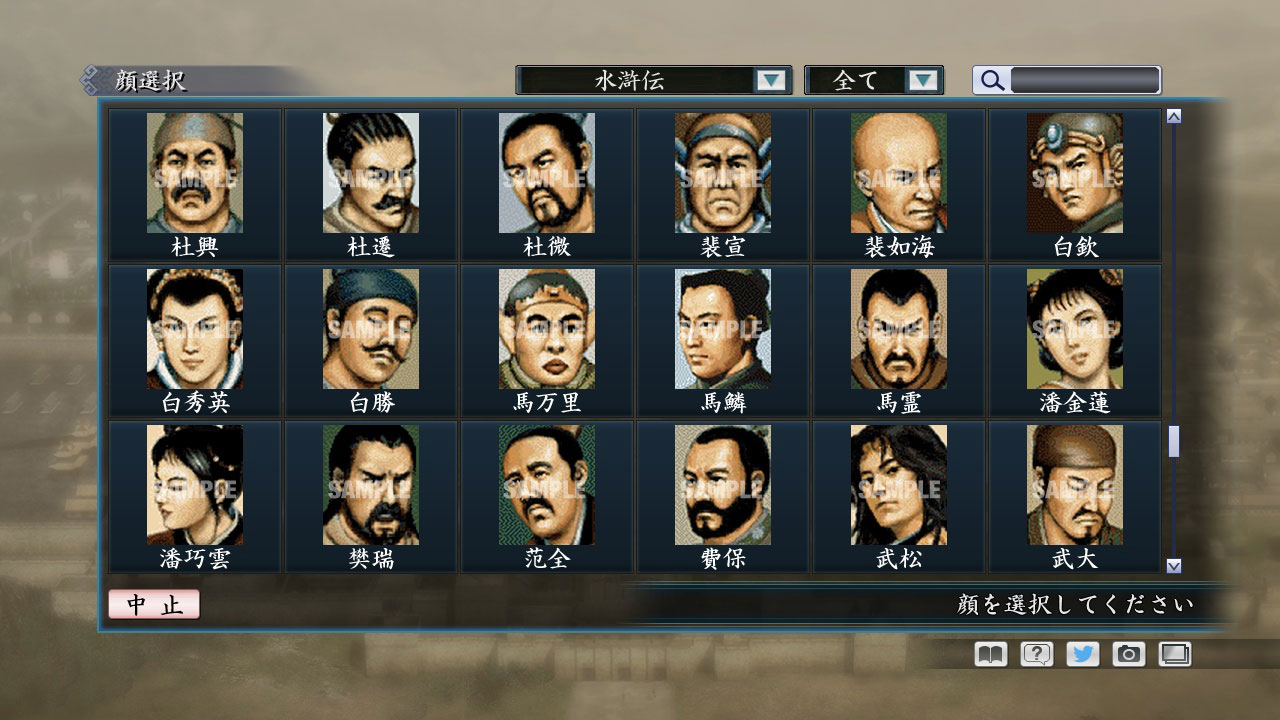Open the game manual book icon

(988, 654)
